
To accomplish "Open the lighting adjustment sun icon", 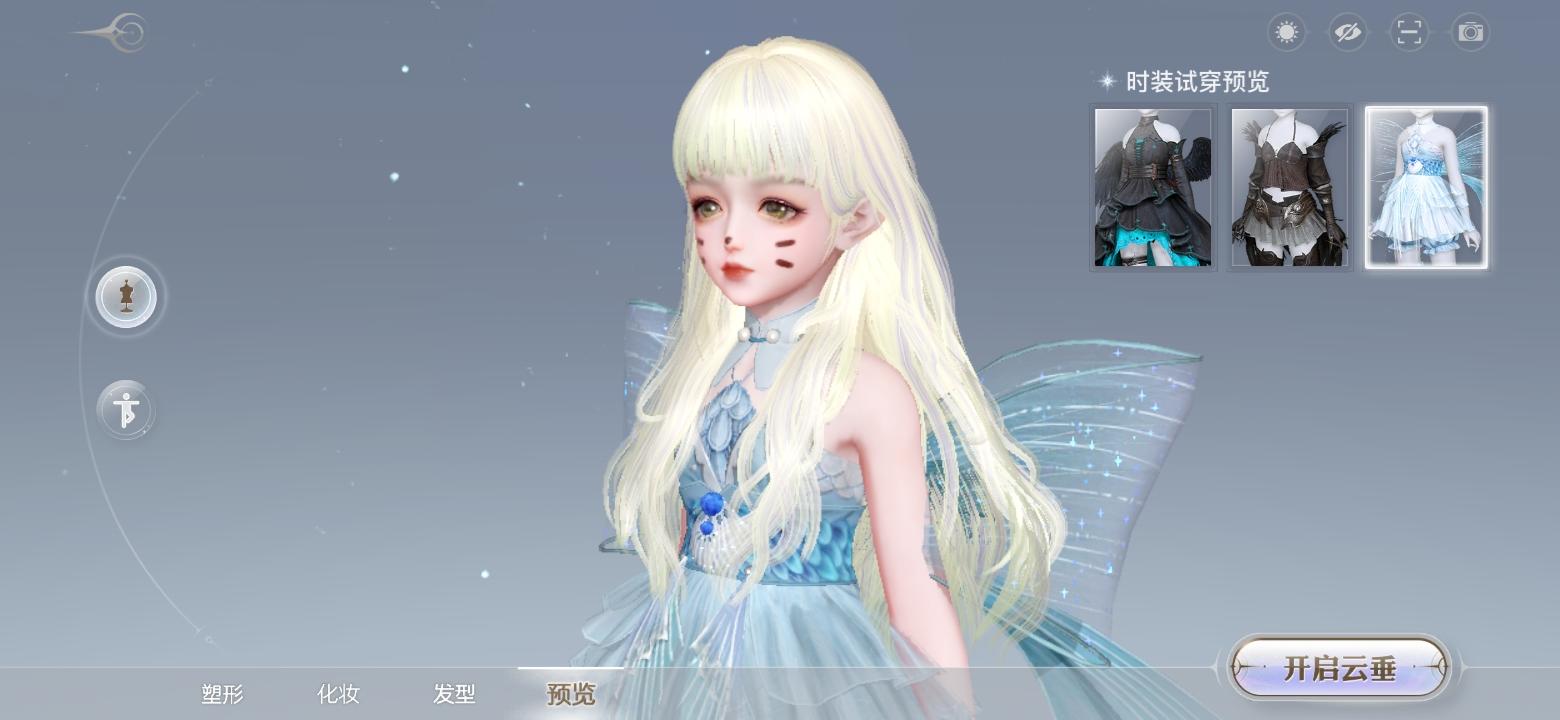I will [1286, 32].
